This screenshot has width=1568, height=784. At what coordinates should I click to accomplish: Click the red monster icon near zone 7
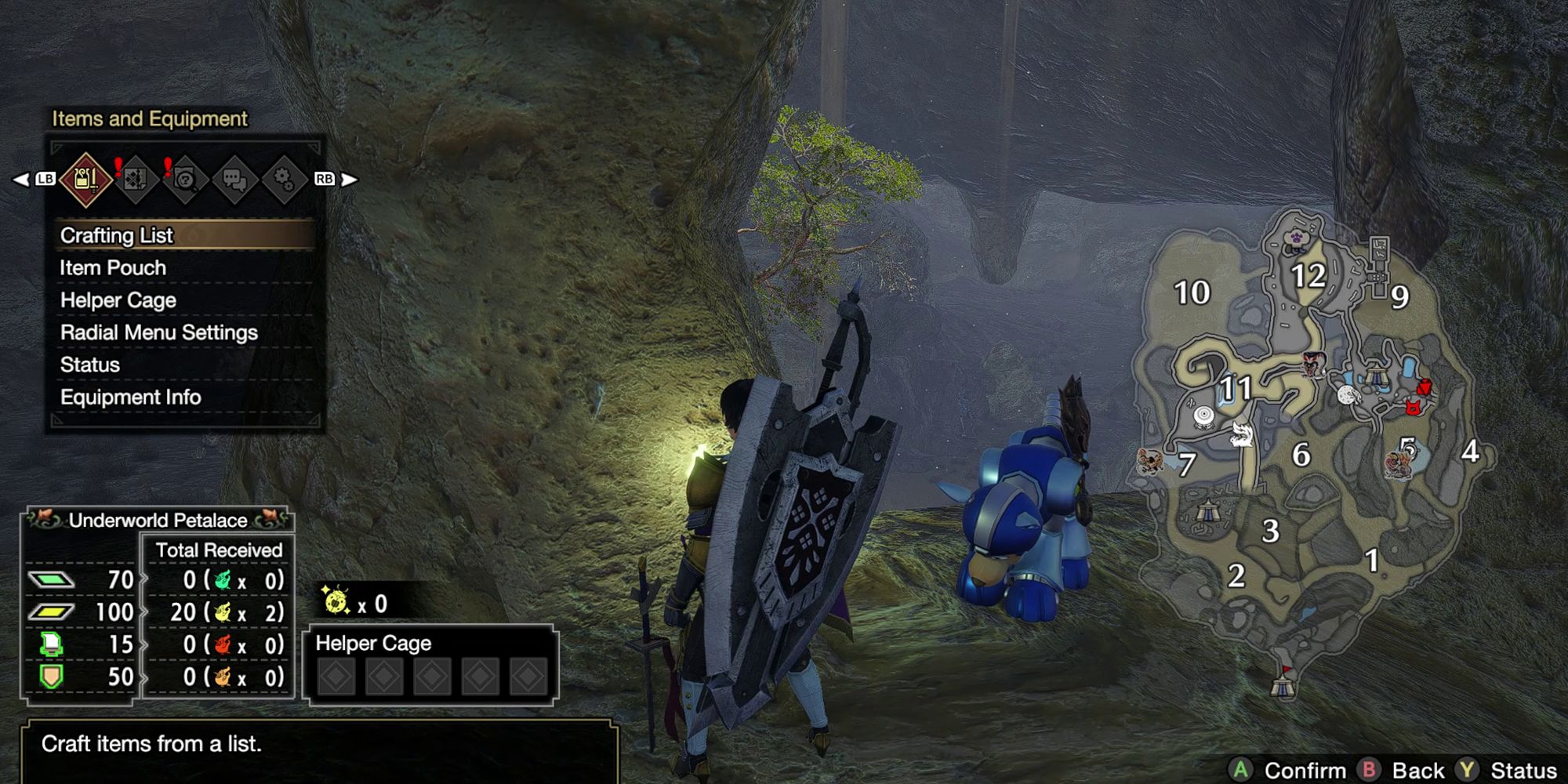(1151, 461)
